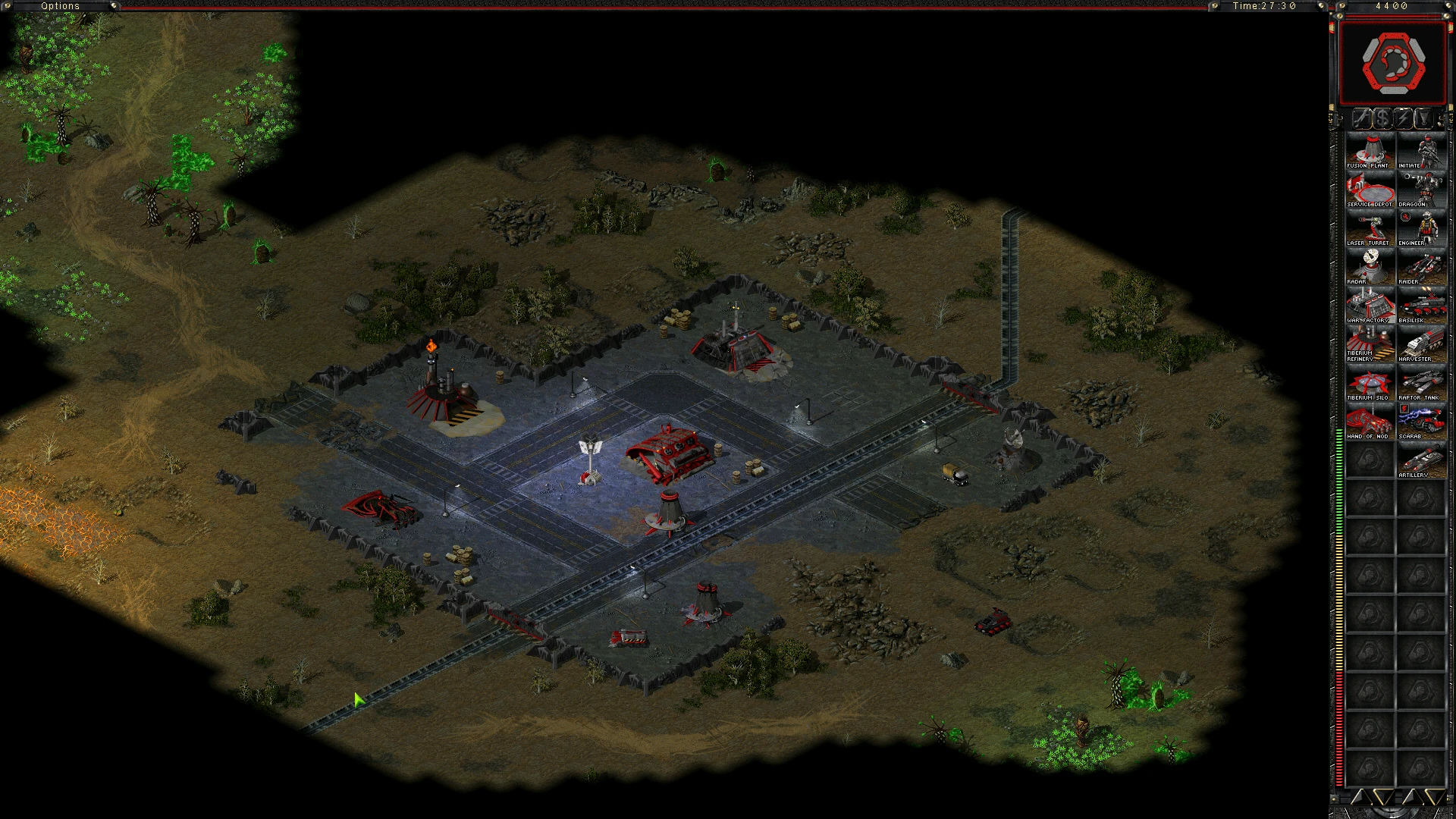Activate the wrench repair button
Viewport: 1456px width, 819px height.
(x=1362, y=118)
